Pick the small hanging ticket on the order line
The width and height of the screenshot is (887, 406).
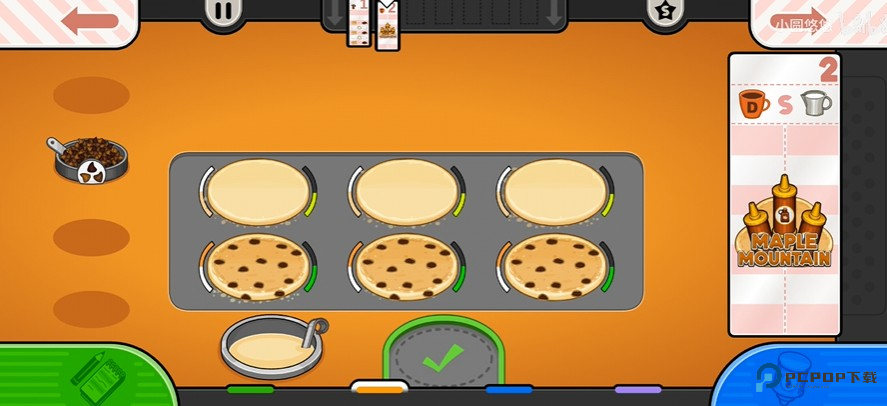point(358,24)
